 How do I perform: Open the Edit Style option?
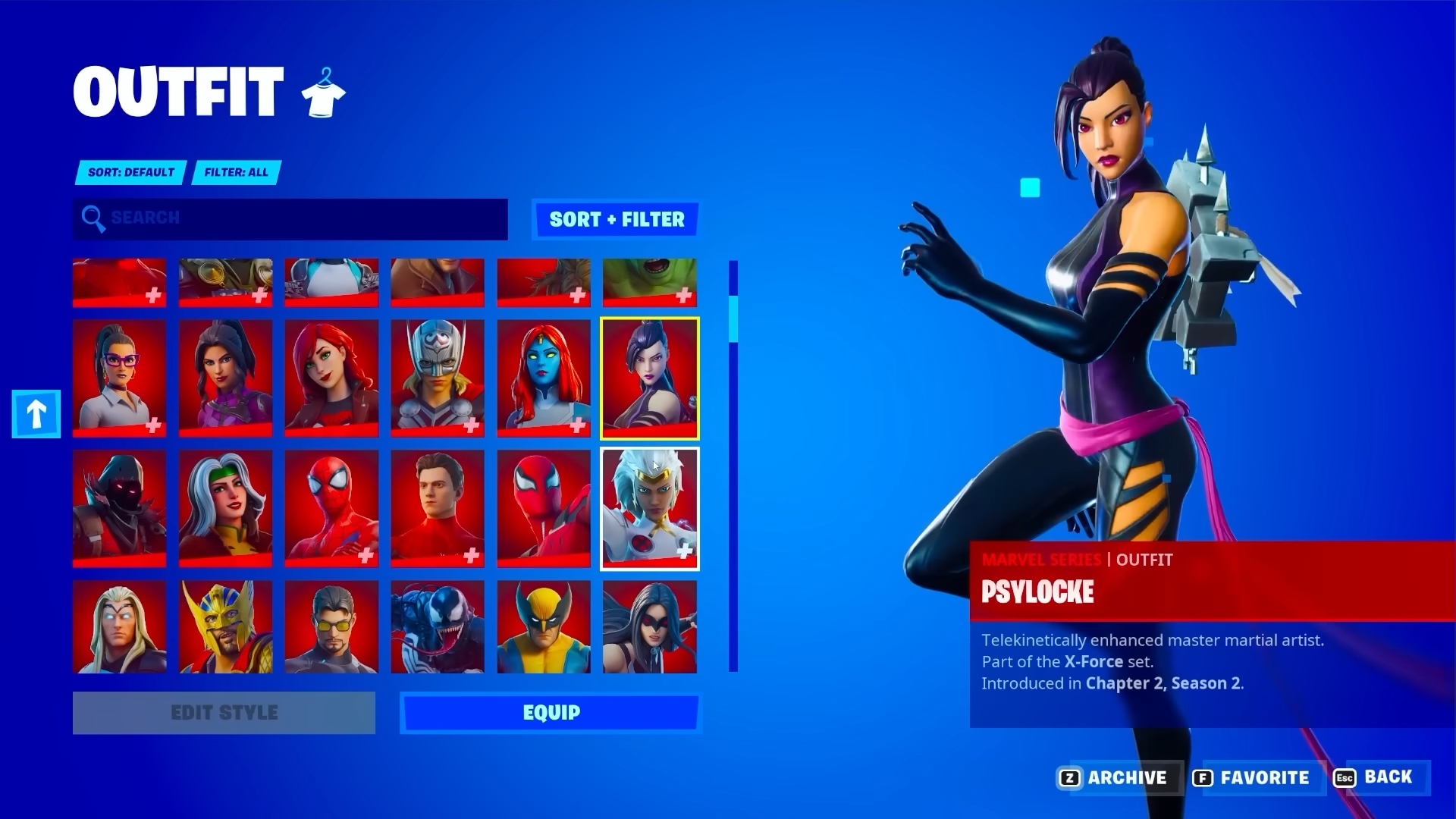click(224, 713)
